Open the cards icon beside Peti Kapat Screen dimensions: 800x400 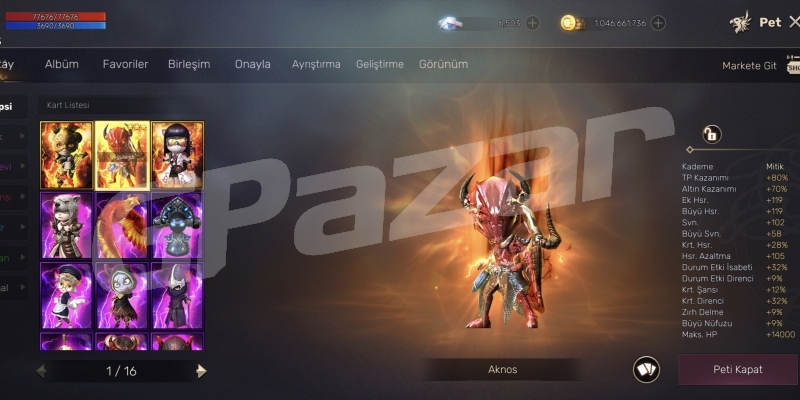[646, 369]
